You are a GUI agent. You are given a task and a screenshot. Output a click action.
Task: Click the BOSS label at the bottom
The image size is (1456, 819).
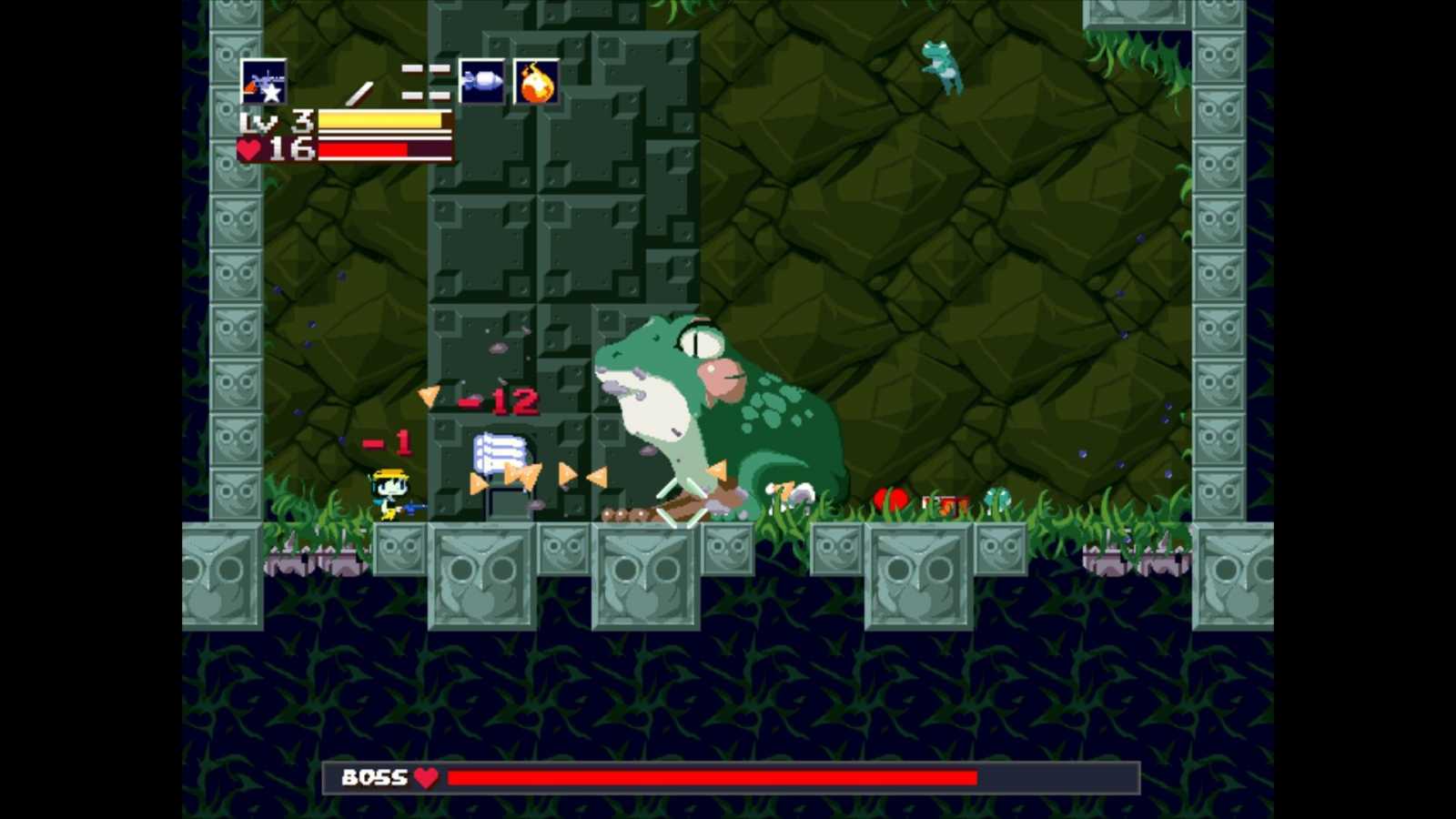tap(373, 778)
